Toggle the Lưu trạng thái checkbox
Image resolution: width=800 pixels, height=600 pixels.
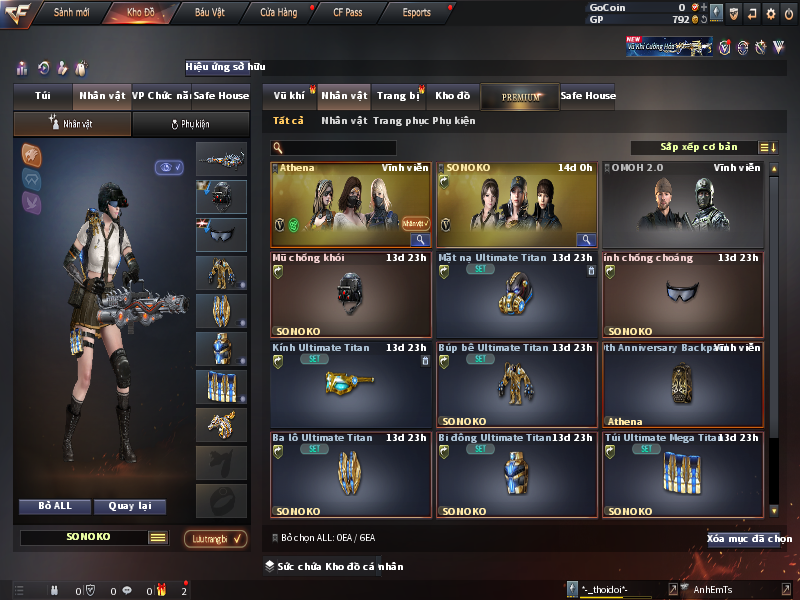(216, 538)
